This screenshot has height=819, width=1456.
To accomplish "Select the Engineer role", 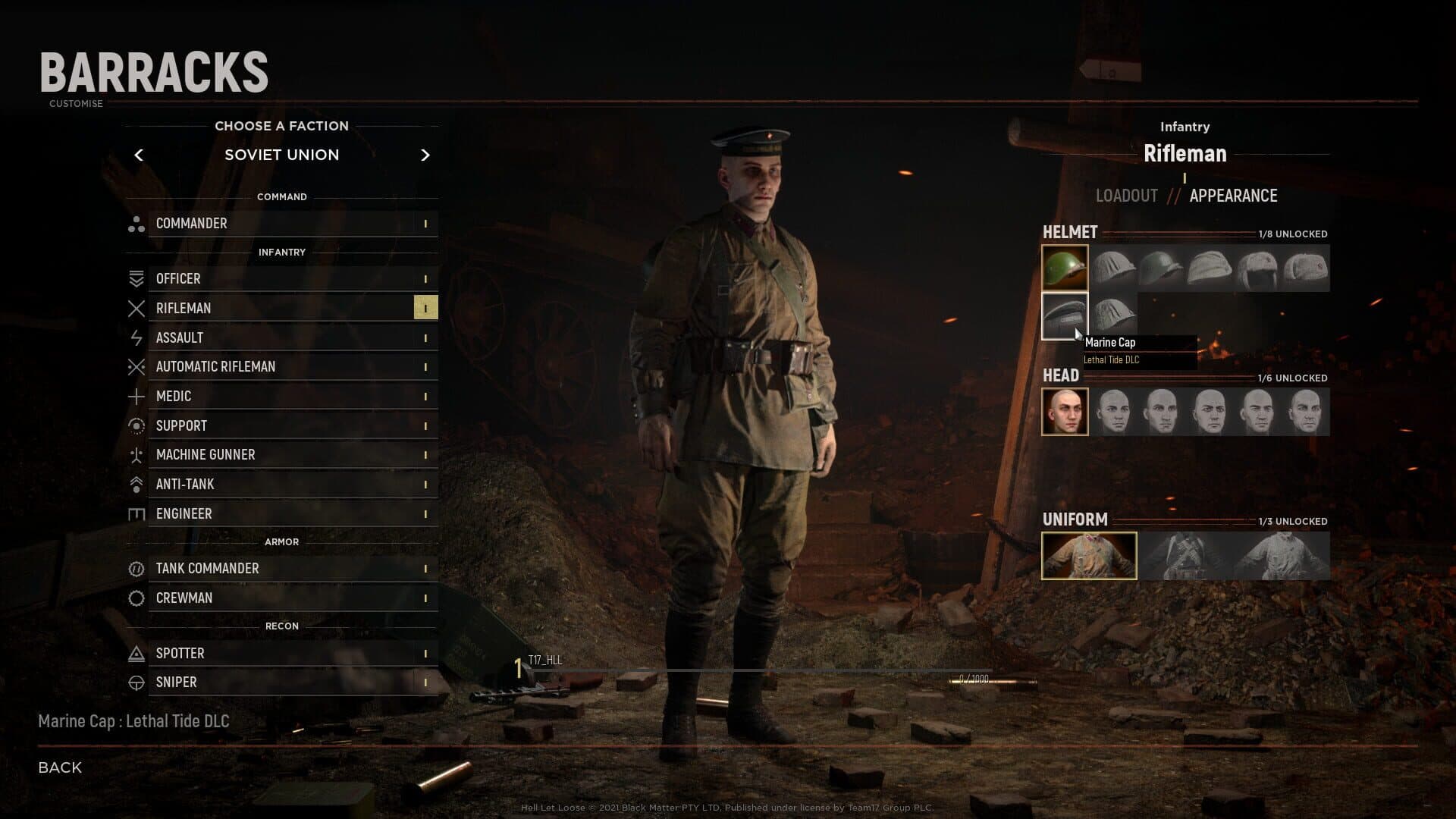I will point(282,514).
